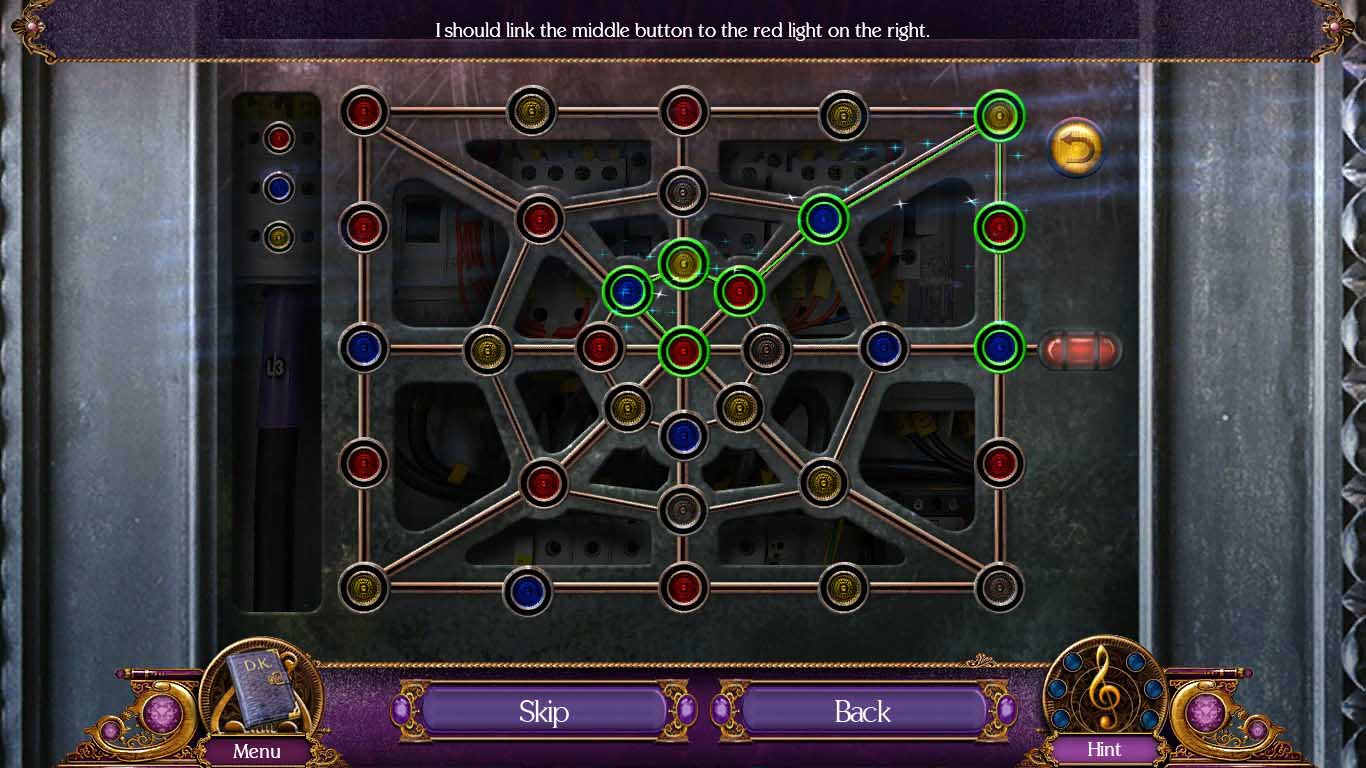1366x768 pixels.
Task: Skip the wiring puzzle
Action: click(543, 711)
